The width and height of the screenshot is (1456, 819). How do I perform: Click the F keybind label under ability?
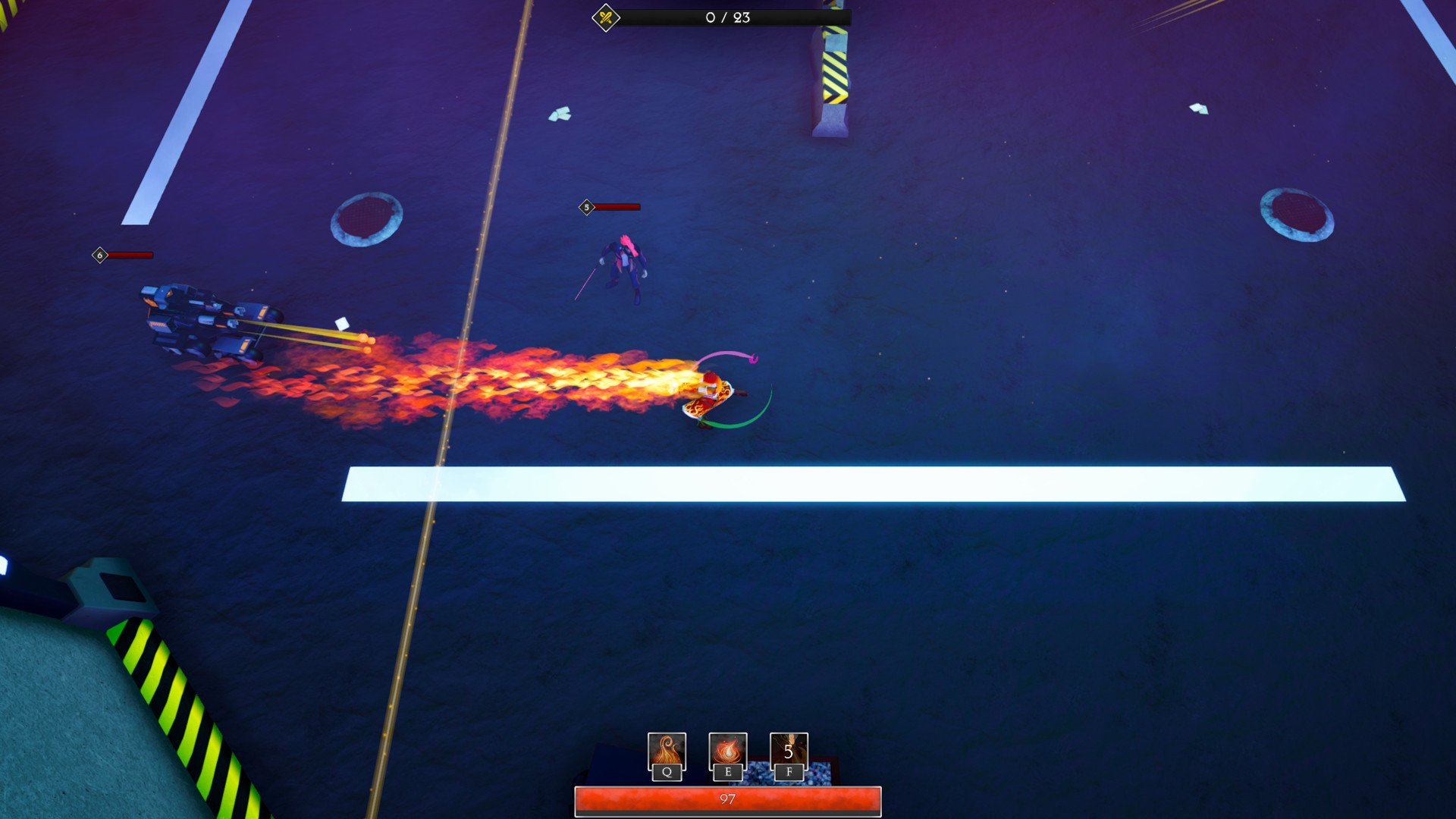[x=789, y=773]
